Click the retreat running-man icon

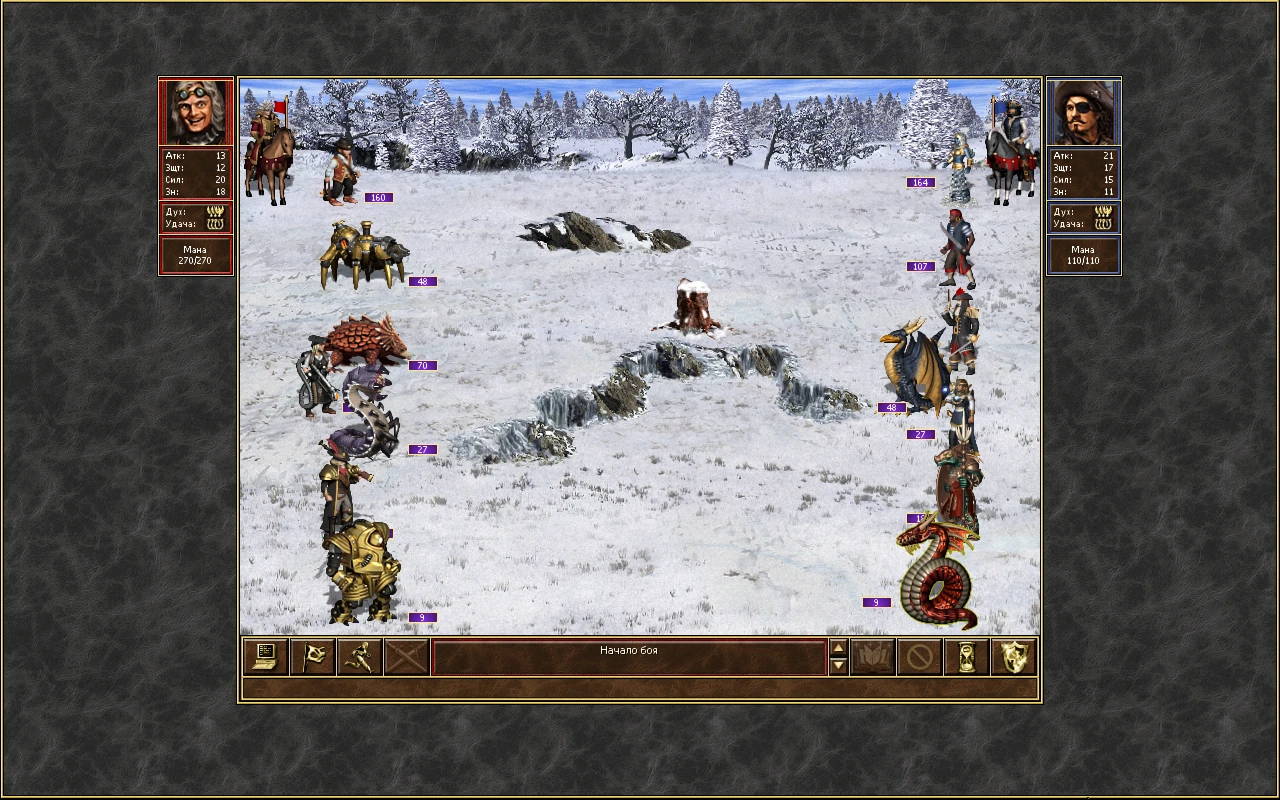(x=359, y=657)
